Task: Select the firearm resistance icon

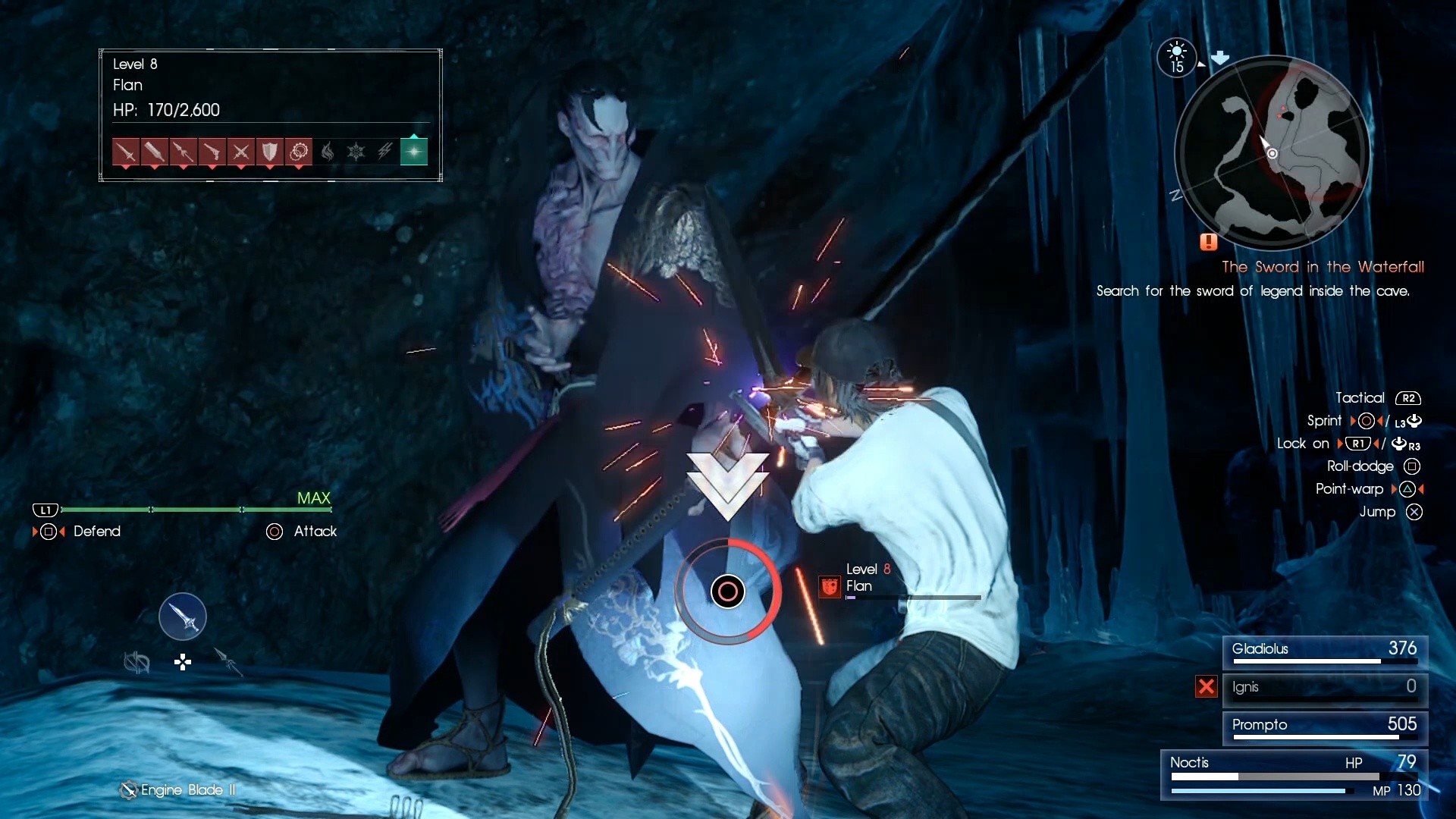Action: click(212, 152)
